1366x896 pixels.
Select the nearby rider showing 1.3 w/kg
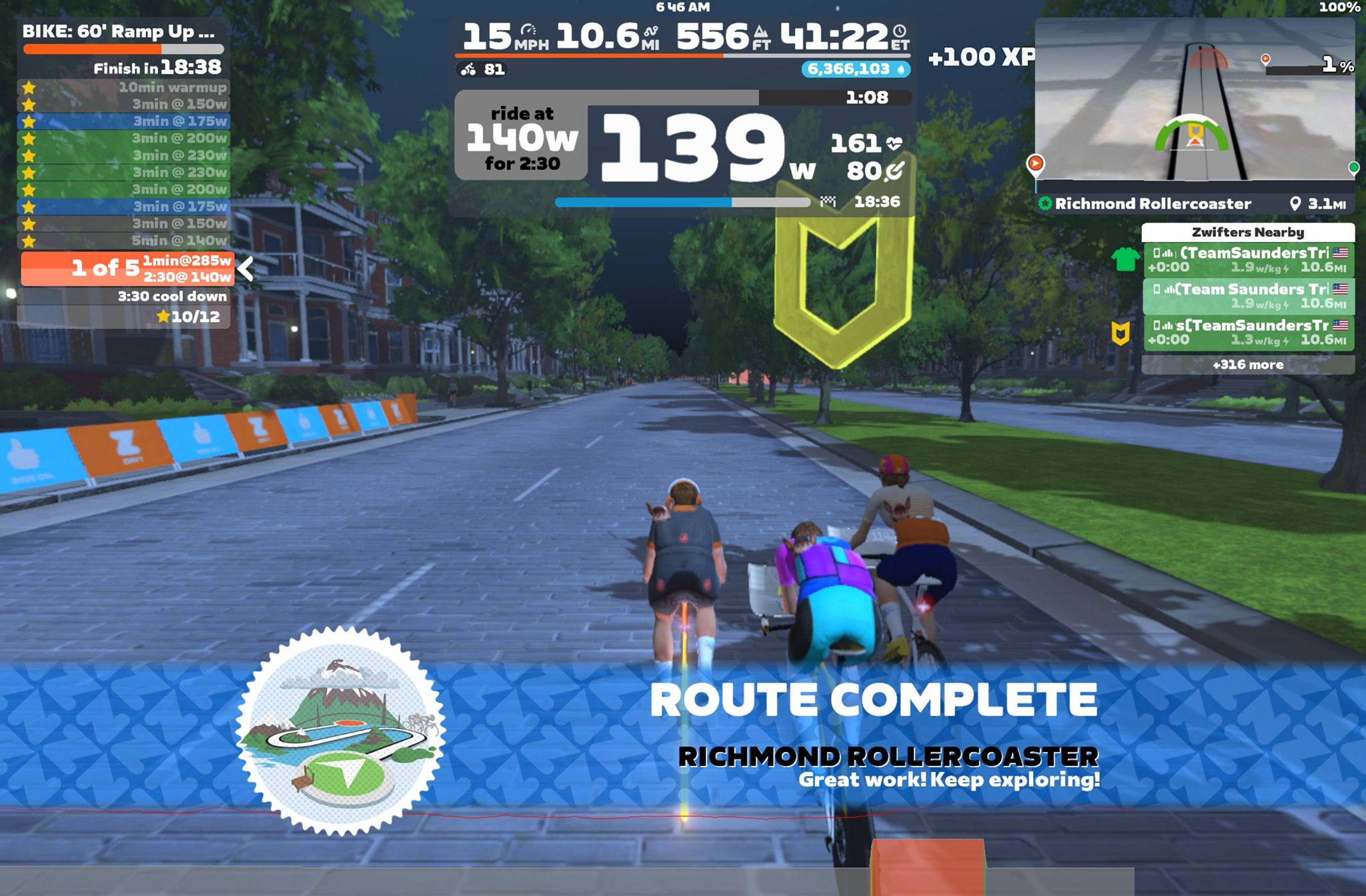pyautogui.click(x=1247, y=332)
